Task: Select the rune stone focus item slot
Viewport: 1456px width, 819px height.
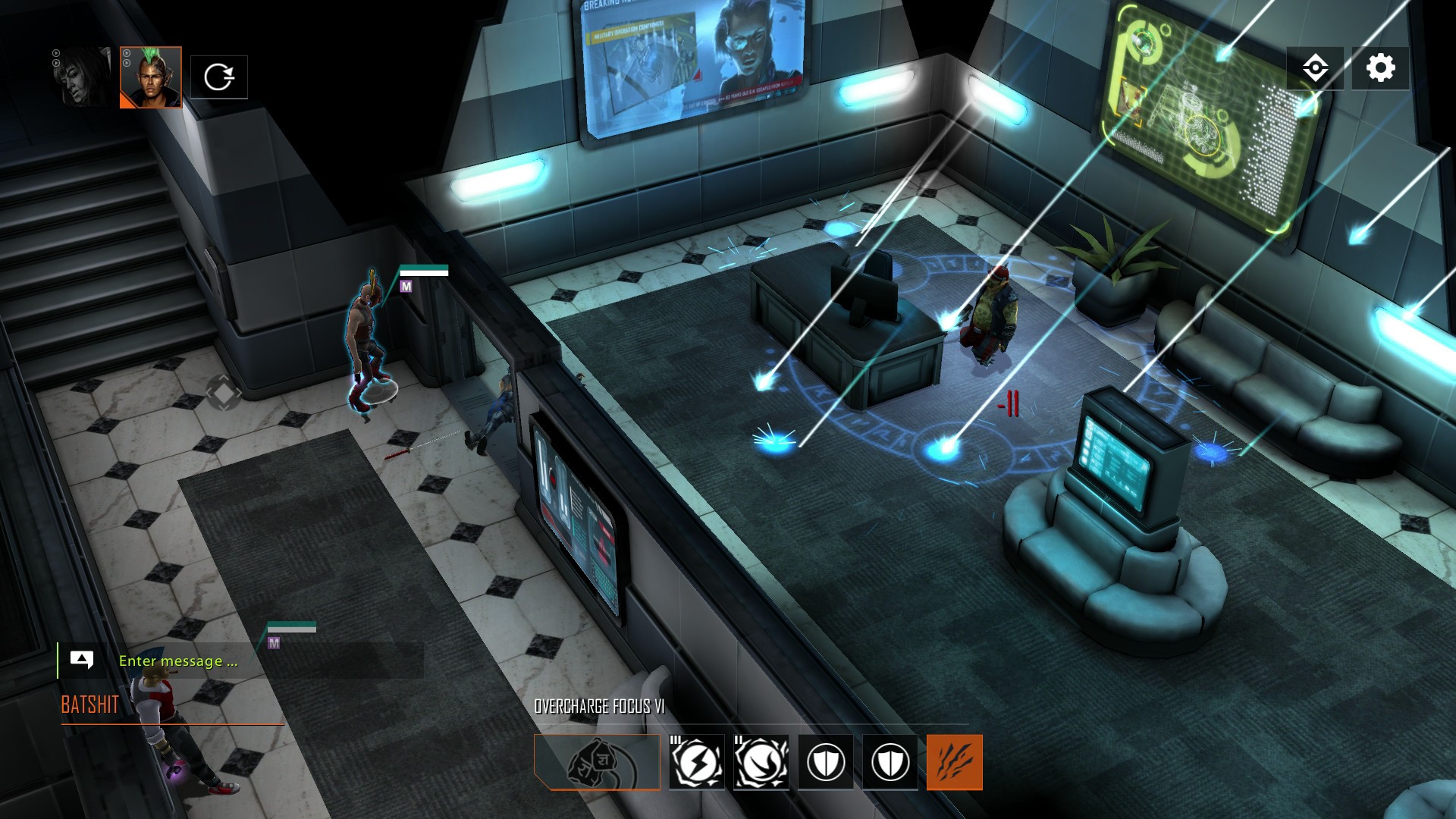Action: point(597,762)
